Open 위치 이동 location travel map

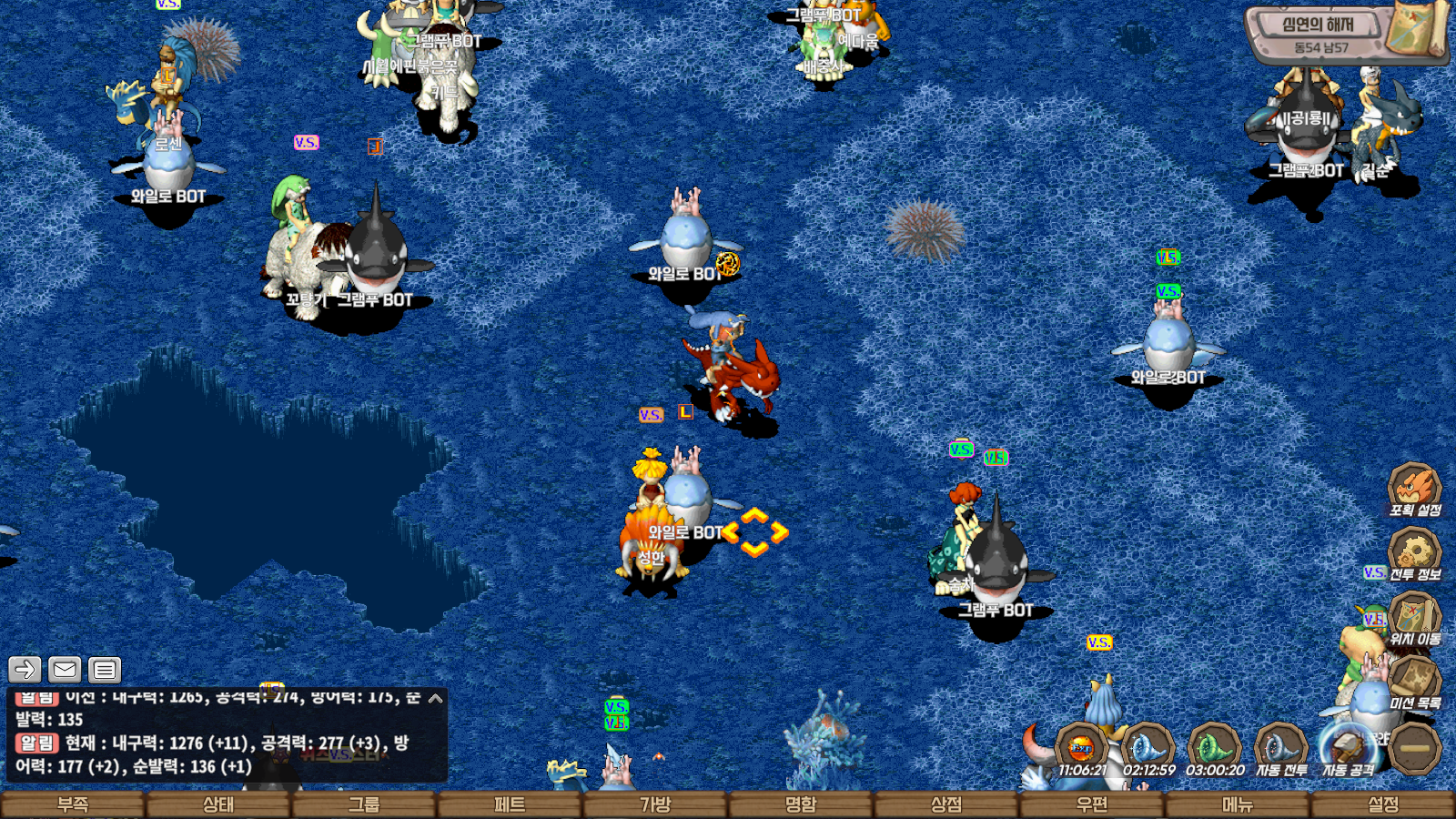click(x=1414, y=619)
